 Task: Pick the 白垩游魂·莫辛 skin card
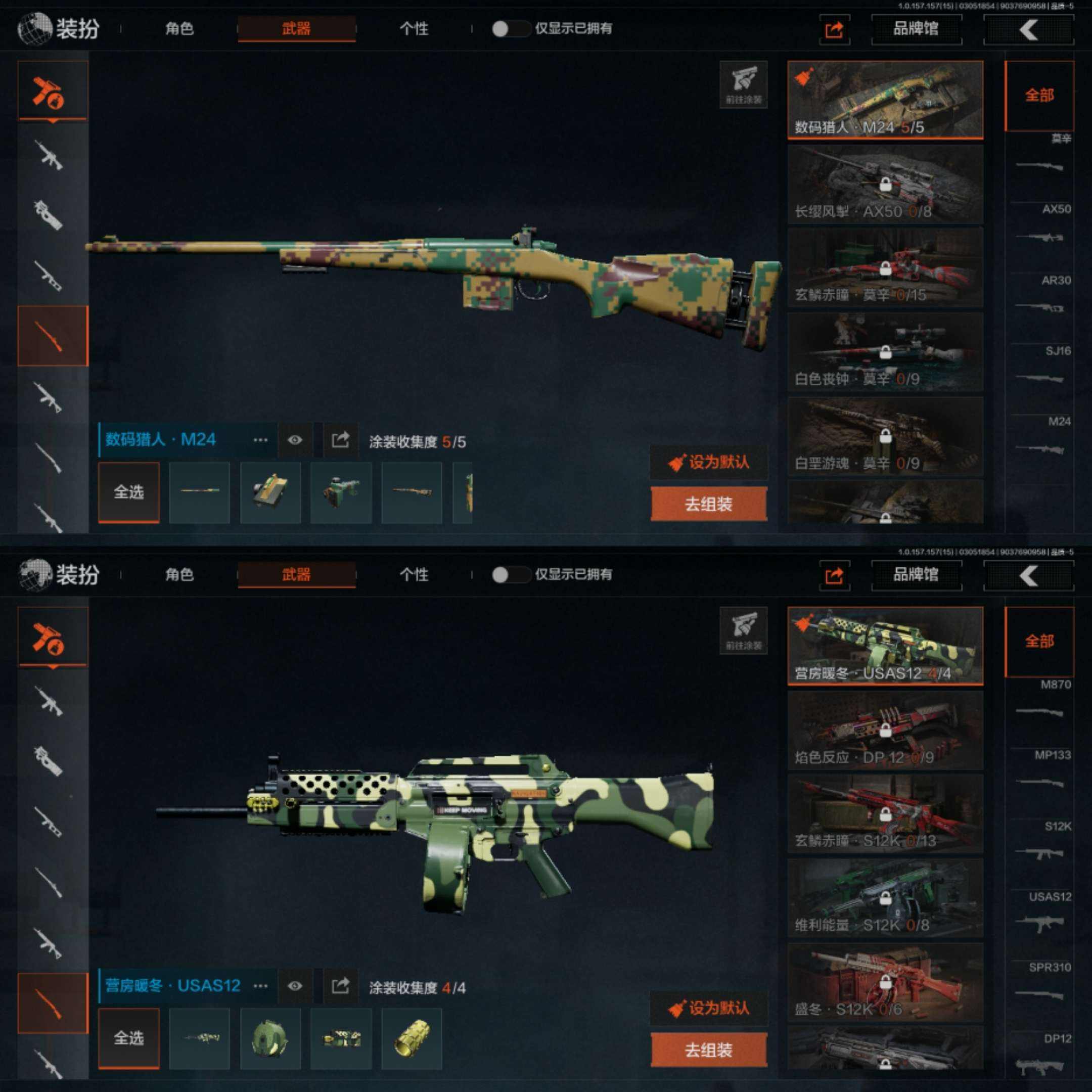coord(885,436)
